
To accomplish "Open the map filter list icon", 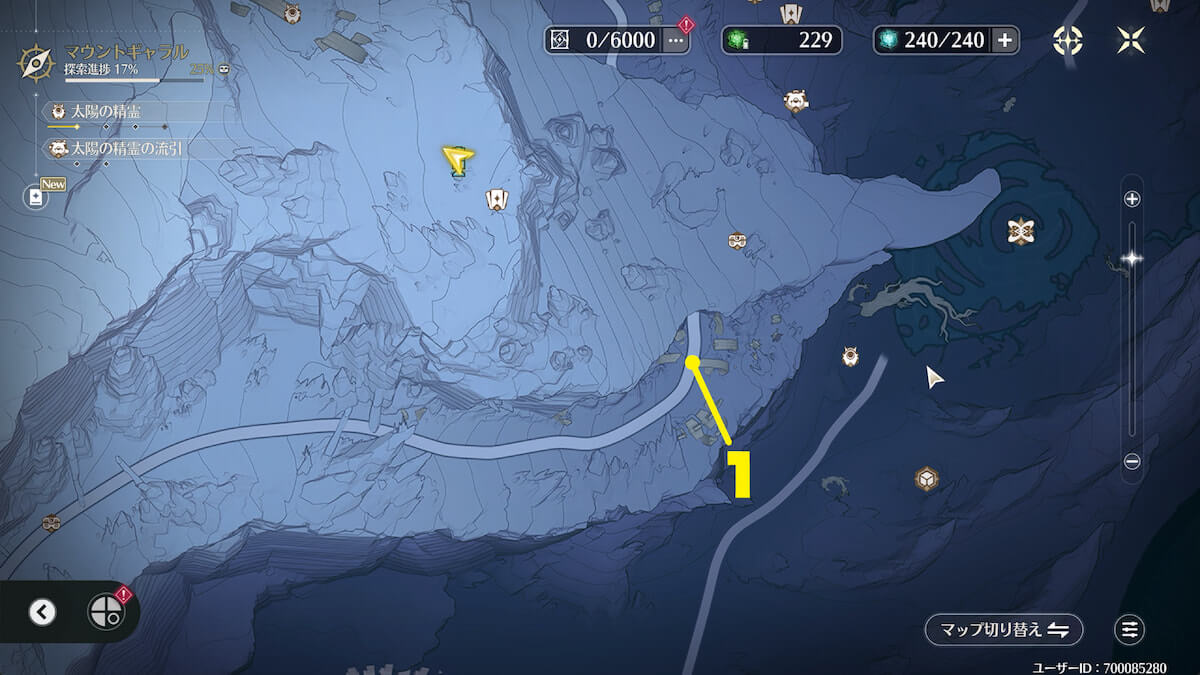I will pyautogui.click(x=1130, y=630).
